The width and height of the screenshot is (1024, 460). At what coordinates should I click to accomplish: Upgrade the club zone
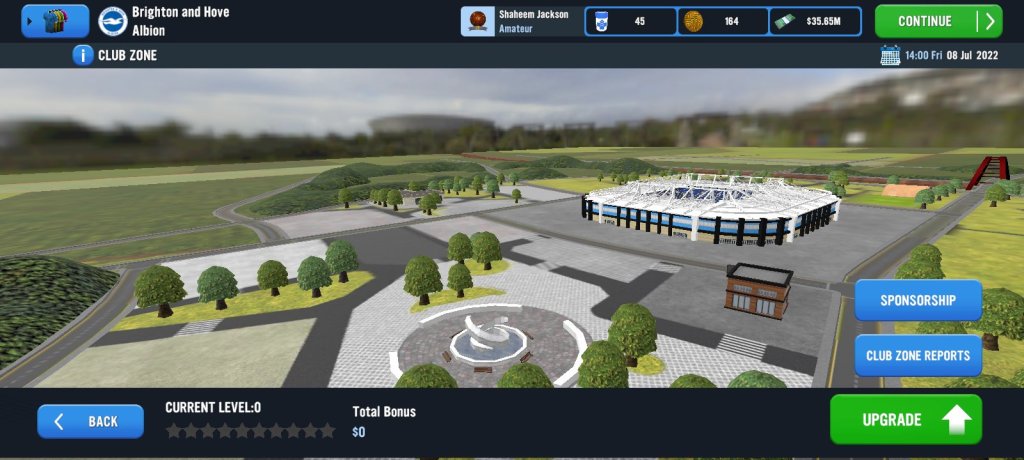tap(905, 420)
